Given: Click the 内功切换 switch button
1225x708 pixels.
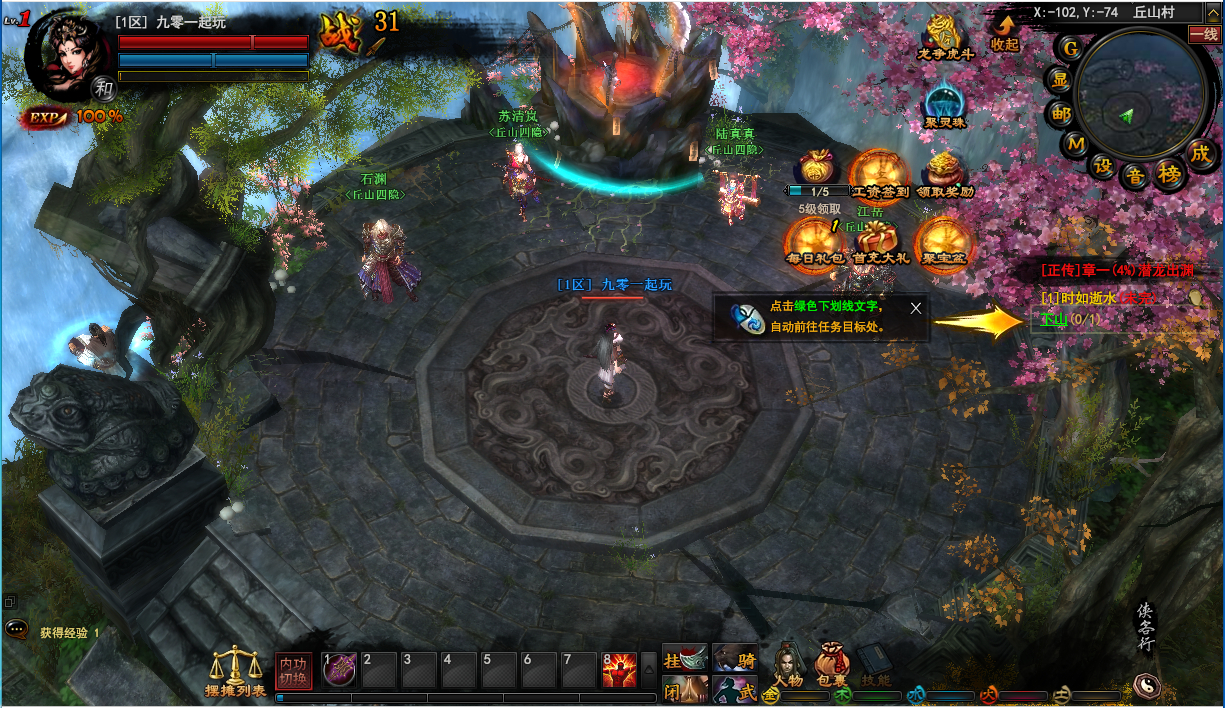Looking at the screenshot, I should (294, 671).
